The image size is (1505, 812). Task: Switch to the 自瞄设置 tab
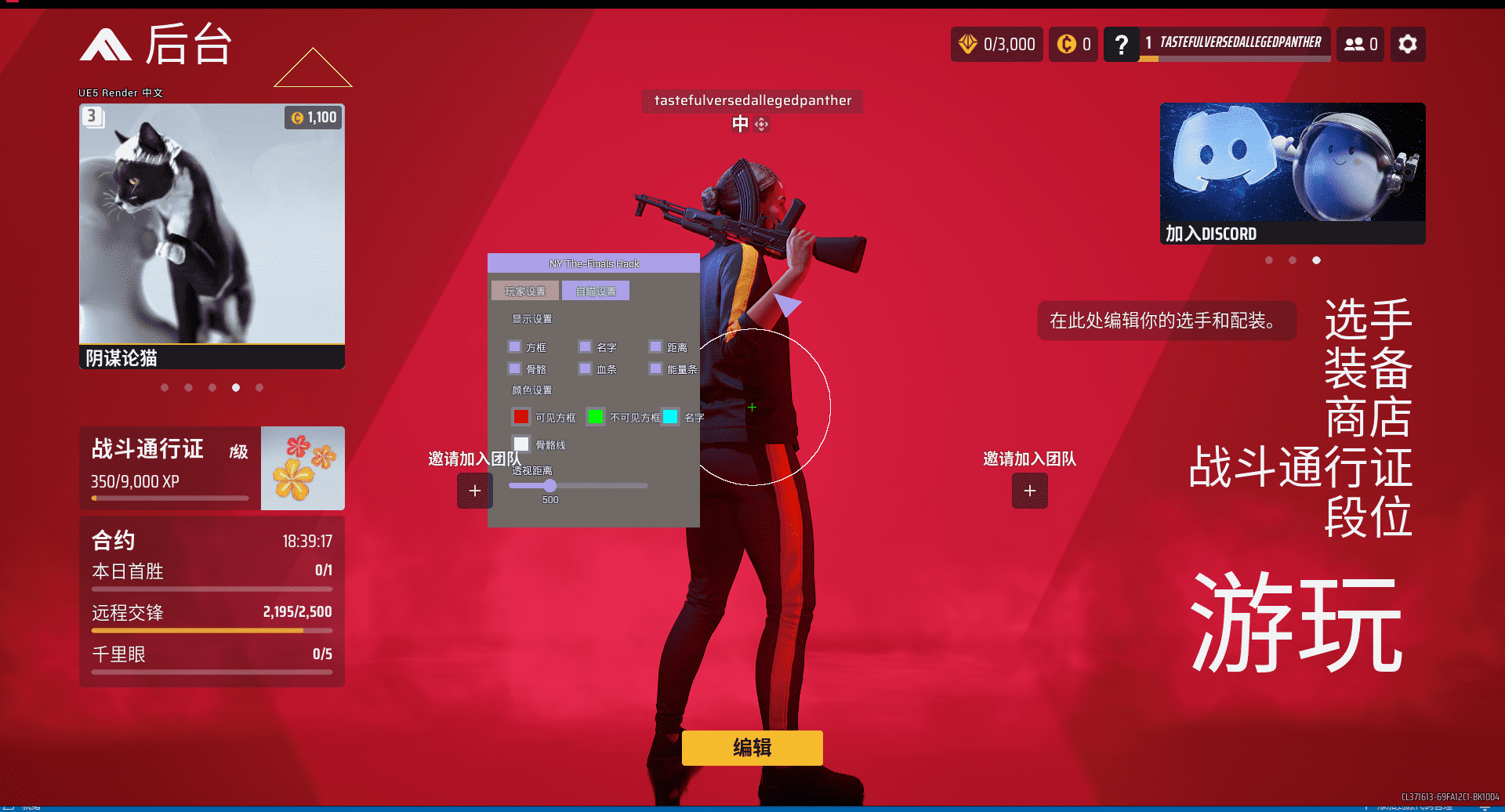[x=596, y=290]
